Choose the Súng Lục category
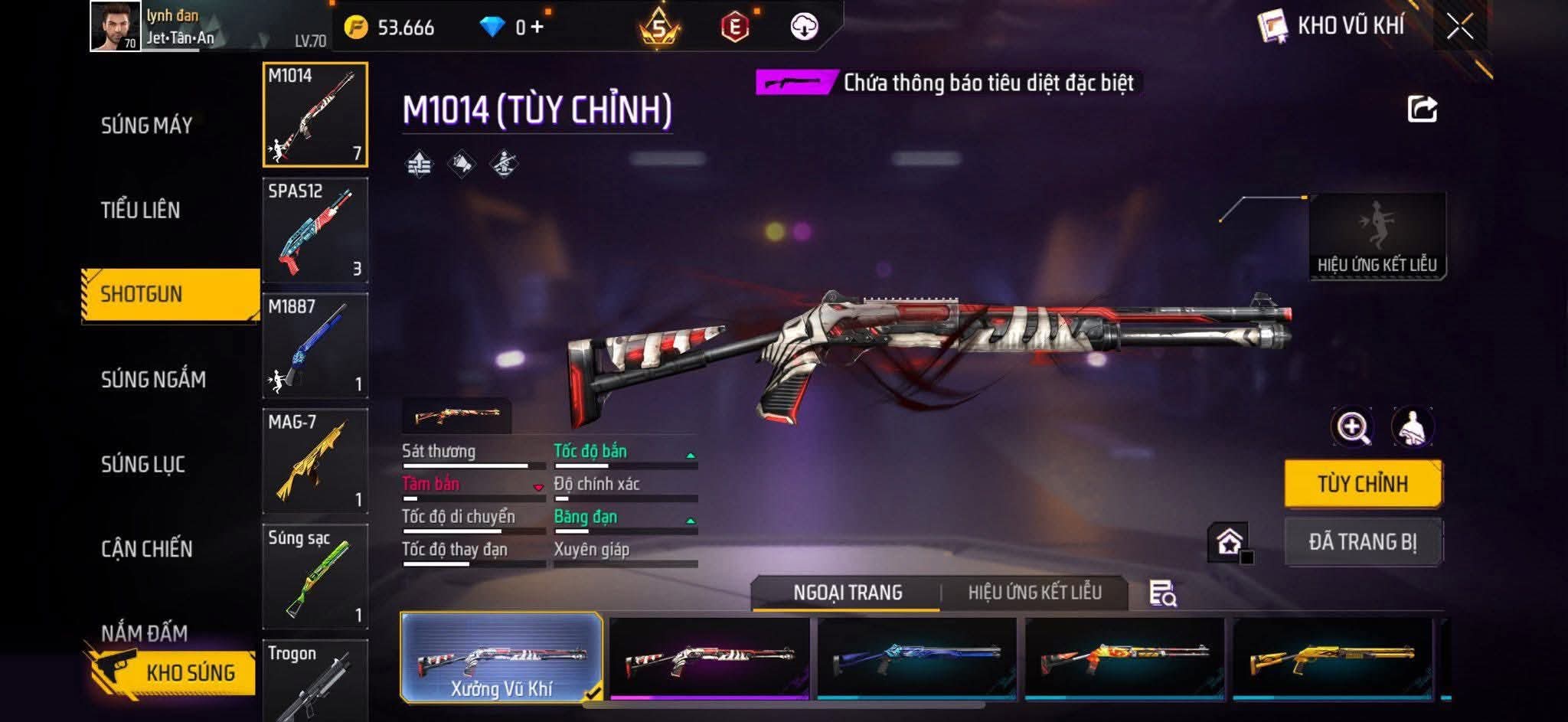 (143, 464)
